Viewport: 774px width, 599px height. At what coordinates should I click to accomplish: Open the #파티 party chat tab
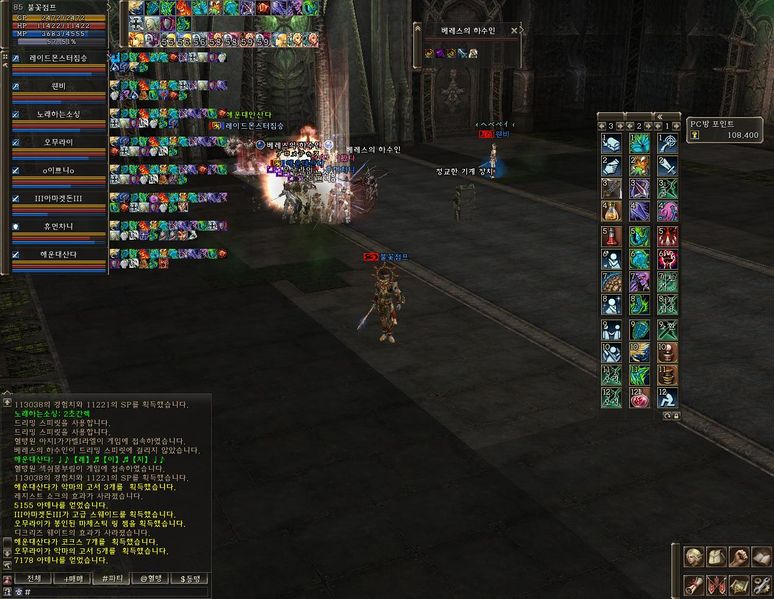111,578
